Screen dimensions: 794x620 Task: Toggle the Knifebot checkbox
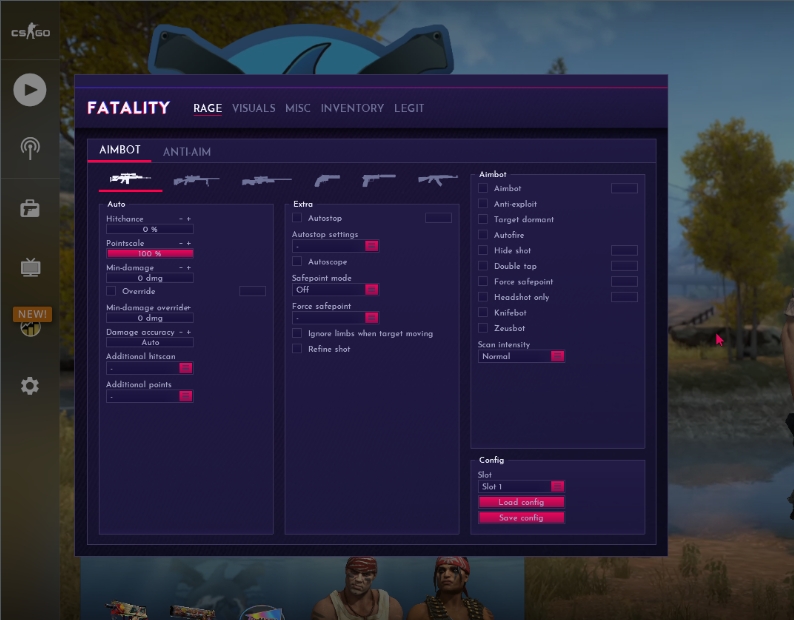pos(483,313)
